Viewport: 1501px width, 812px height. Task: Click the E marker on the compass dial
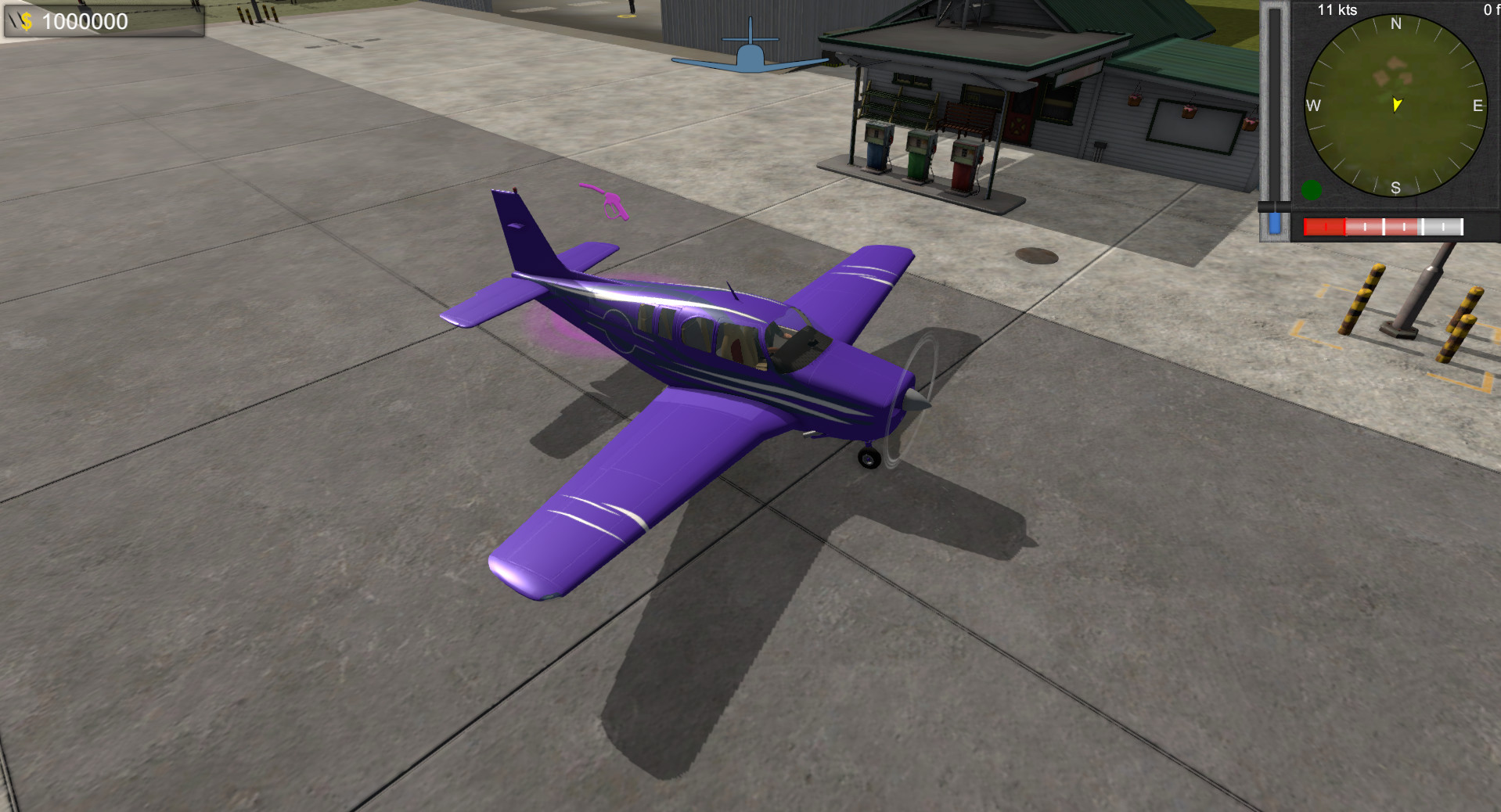pos(1478,104)
